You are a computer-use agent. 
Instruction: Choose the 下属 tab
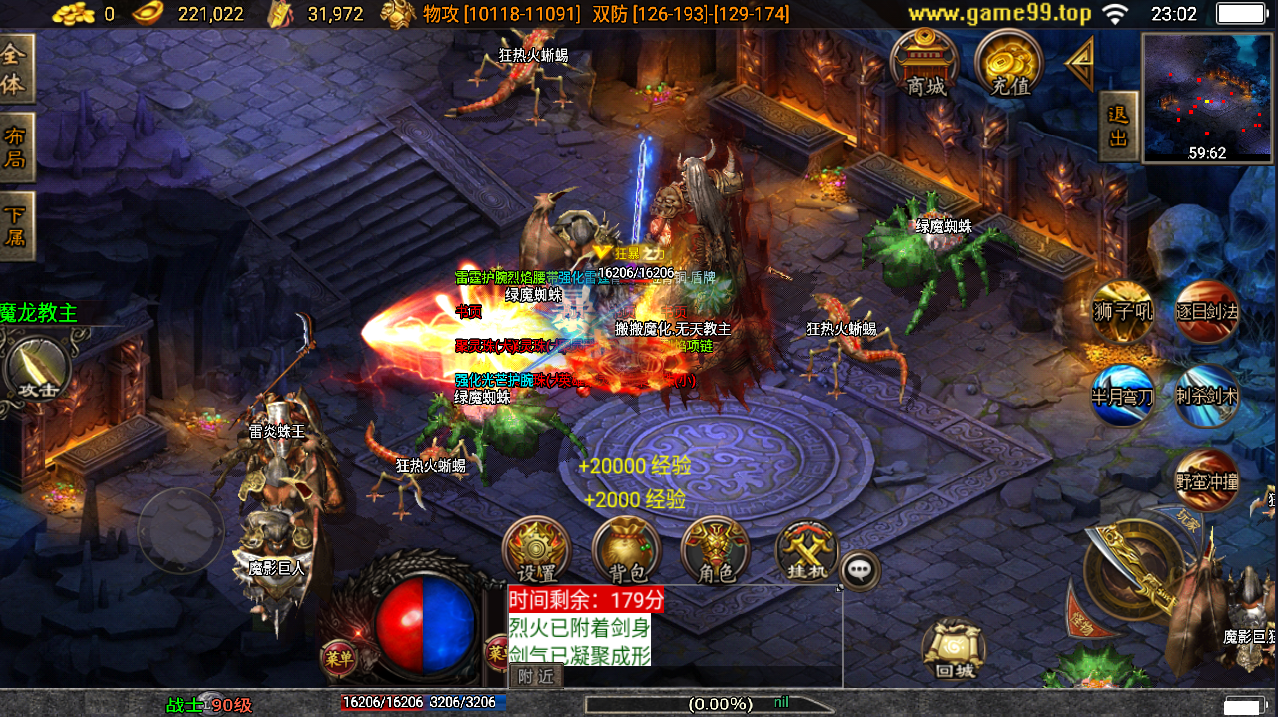[15, 226]
